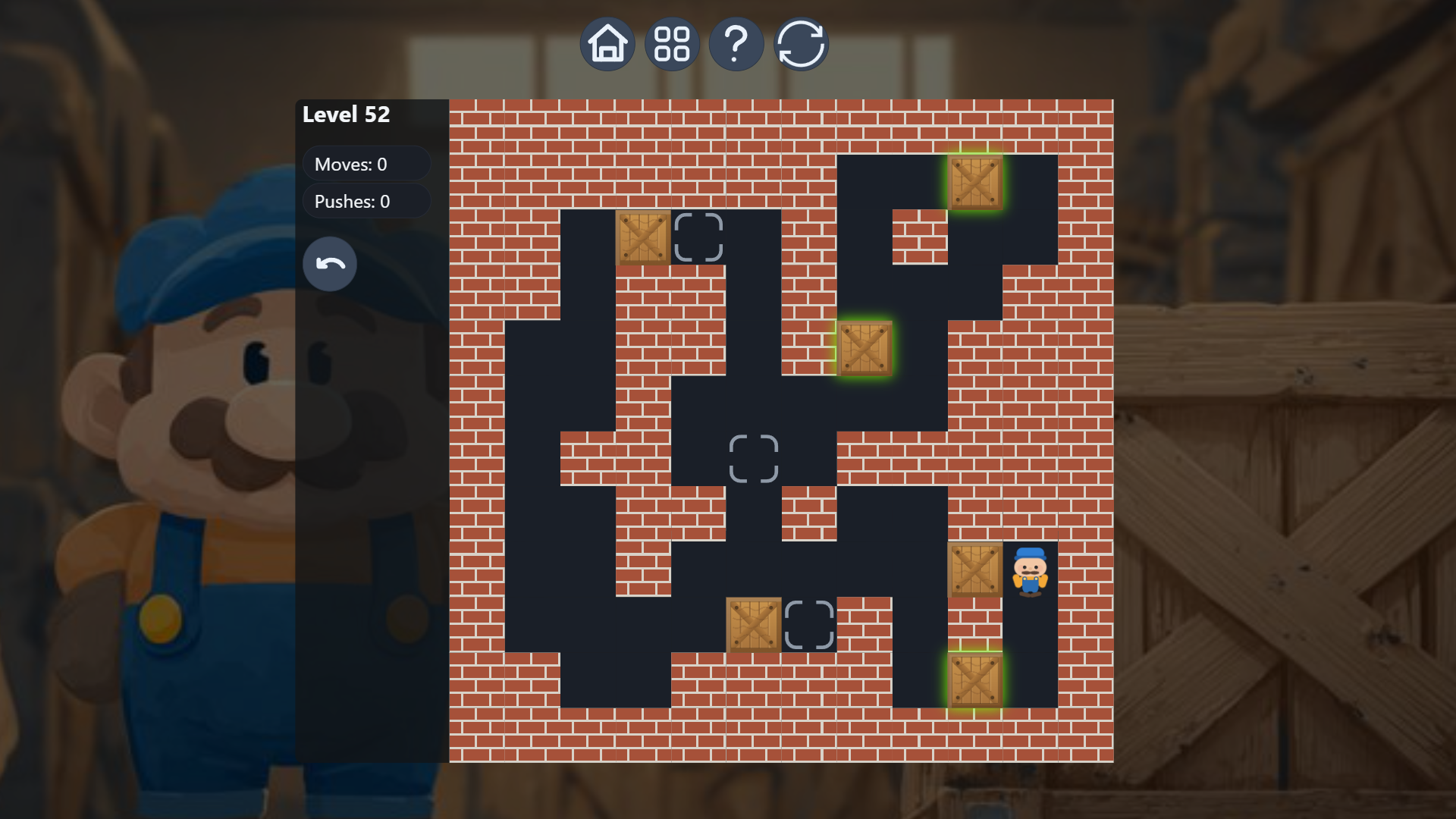Open the home screen icon
1456x819 pixels.
pyautogui.click(x=607, y=43)
